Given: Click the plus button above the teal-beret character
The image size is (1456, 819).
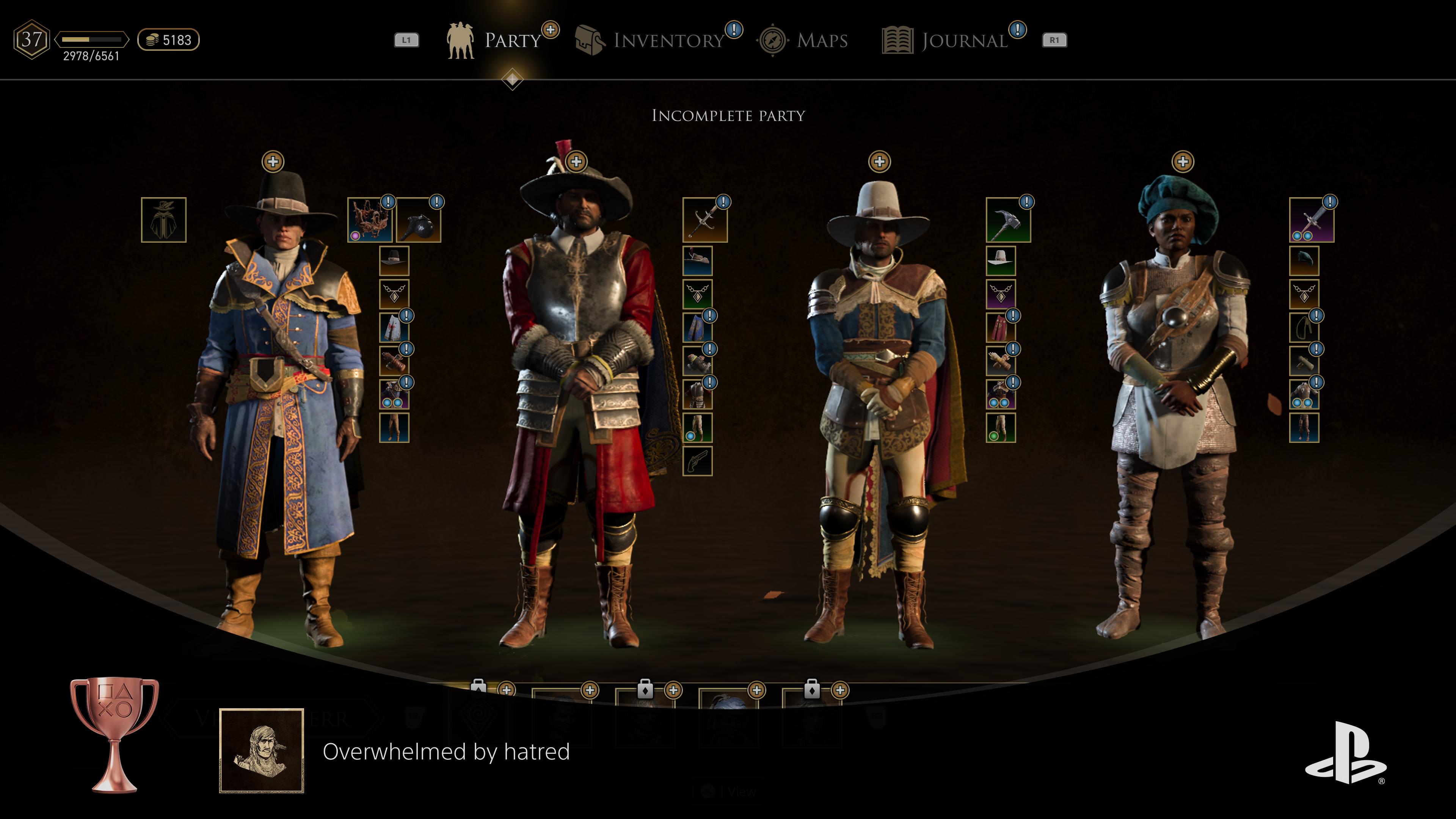Looking at the screenshot, I should tap(1183, 162).
